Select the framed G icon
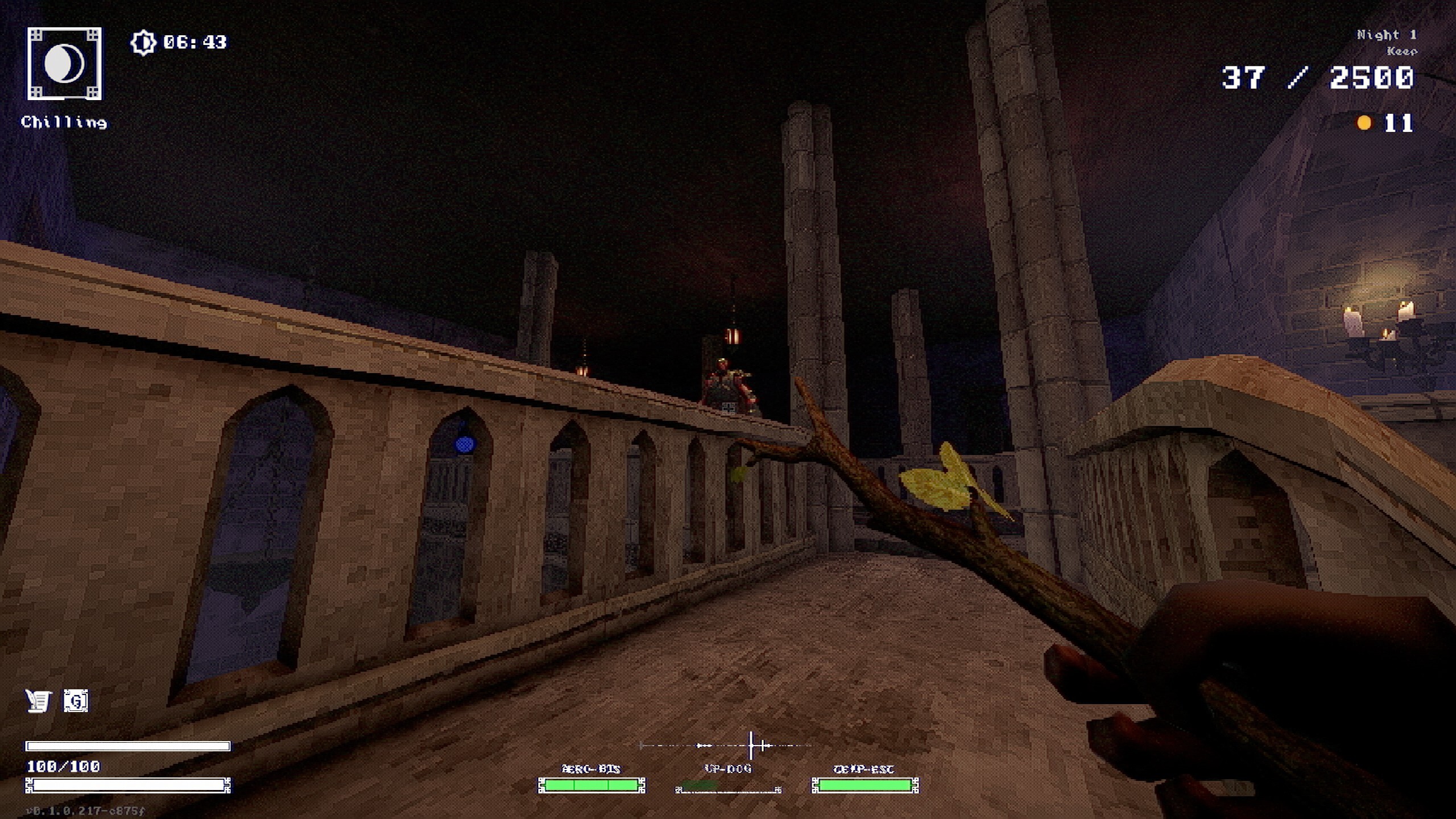1456x819 pixels. pyautogui.click(x=76, y=701)
